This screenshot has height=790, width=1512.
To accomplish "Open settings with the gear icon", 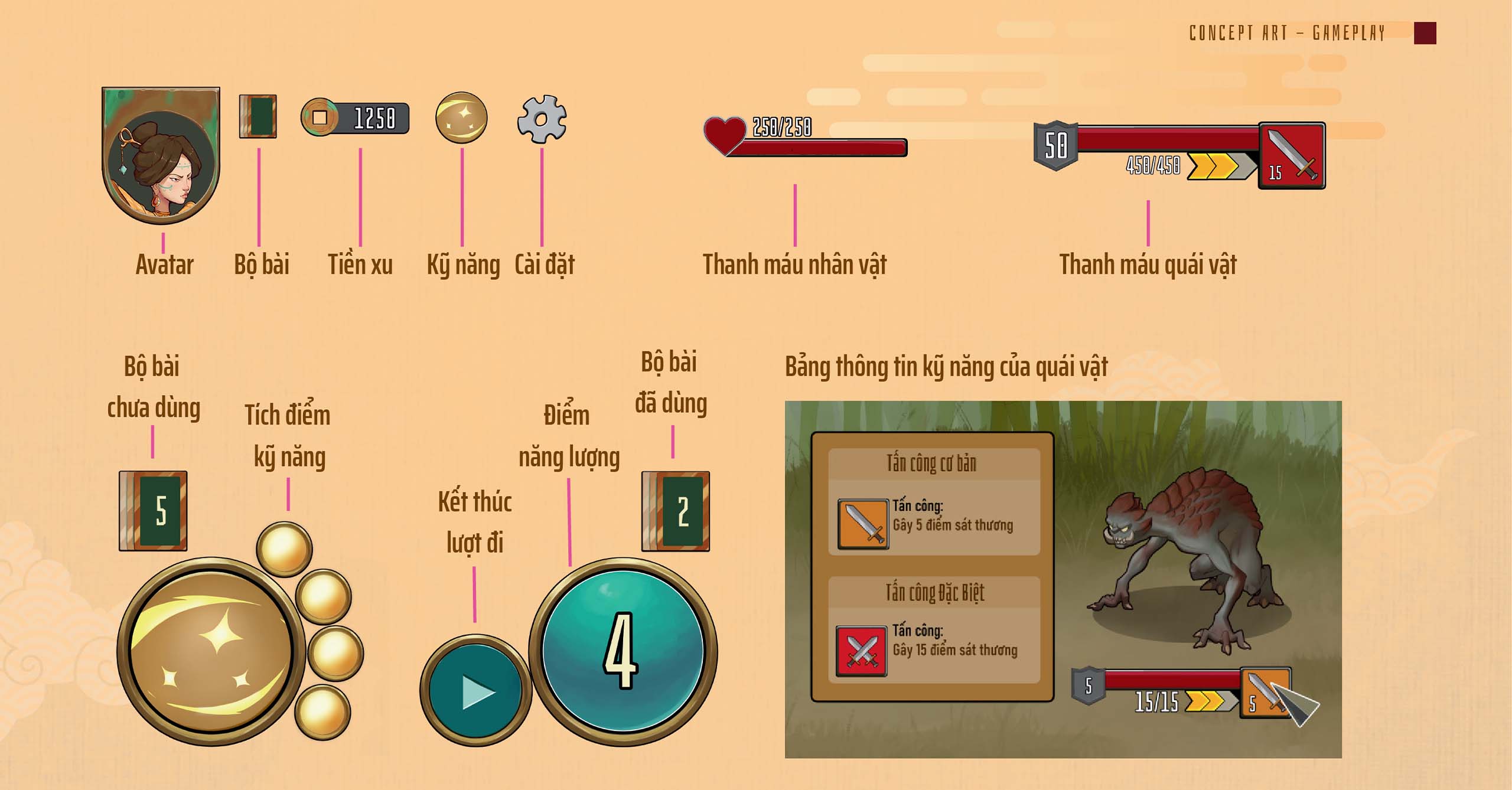I will tap(542, 119).
